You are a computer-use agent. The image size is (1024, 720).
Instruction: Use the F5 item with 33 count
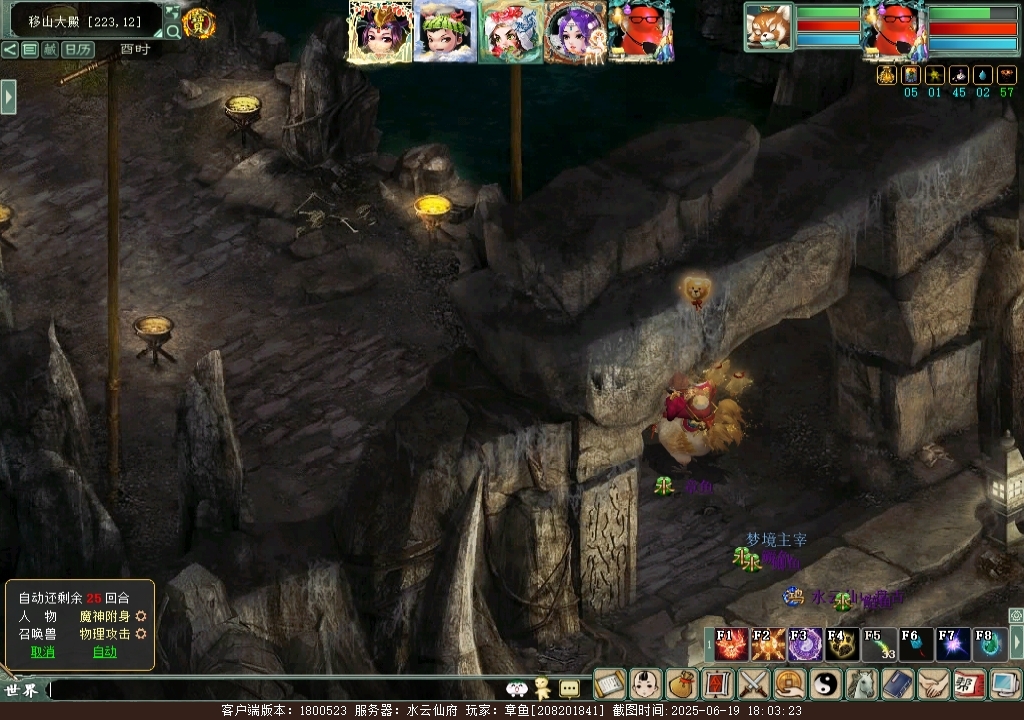pyautogui.click(x=876, y=645)
